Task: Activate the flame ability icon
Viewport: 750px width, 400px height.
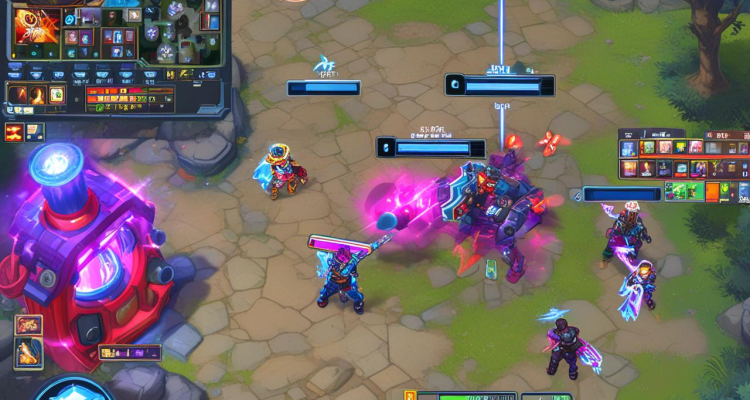Action: (x=37, y=96)
